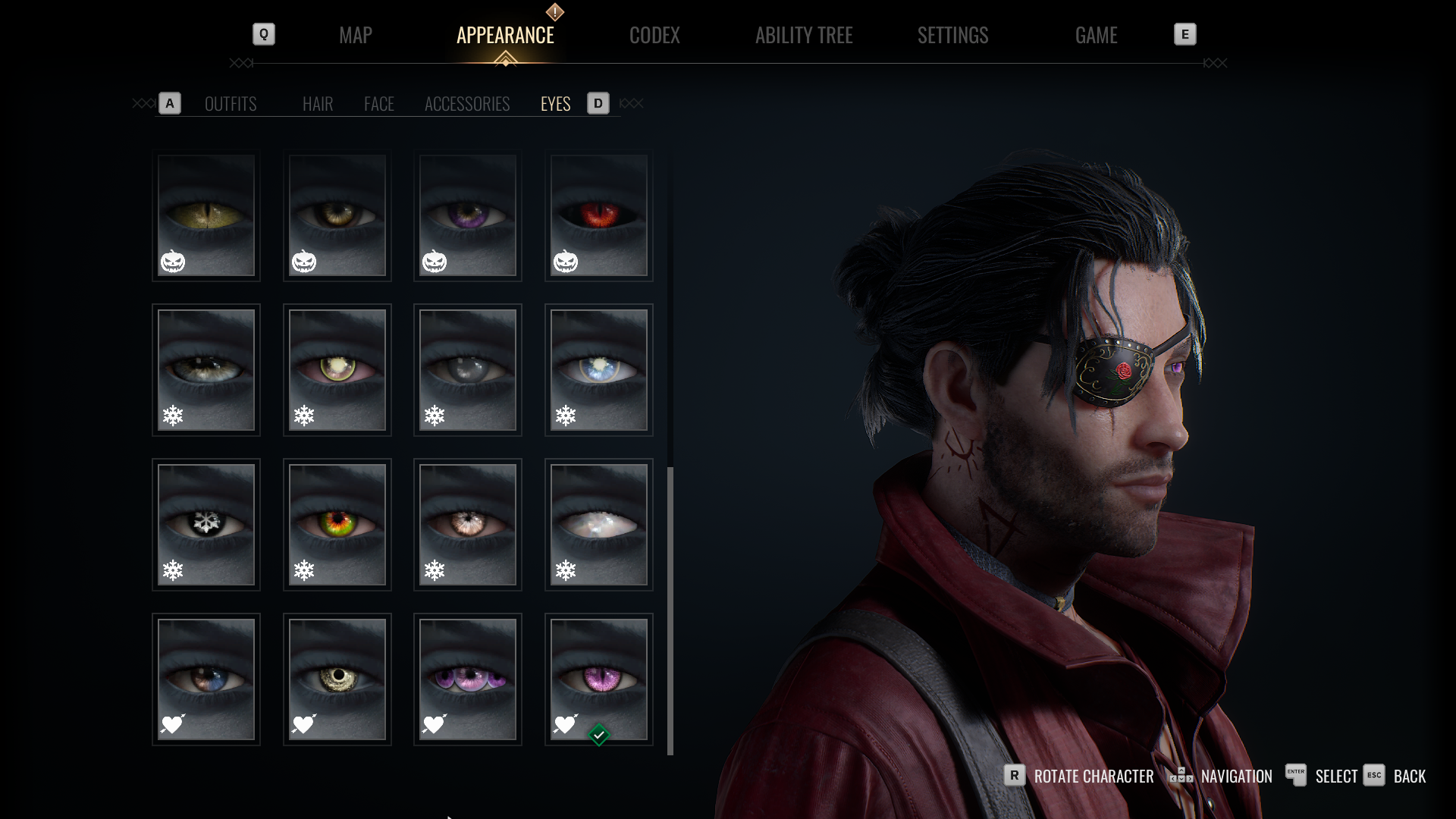Choose the red slit-pupil Halloween eye
Viewport: 1456px width, 819px height.
599,216
